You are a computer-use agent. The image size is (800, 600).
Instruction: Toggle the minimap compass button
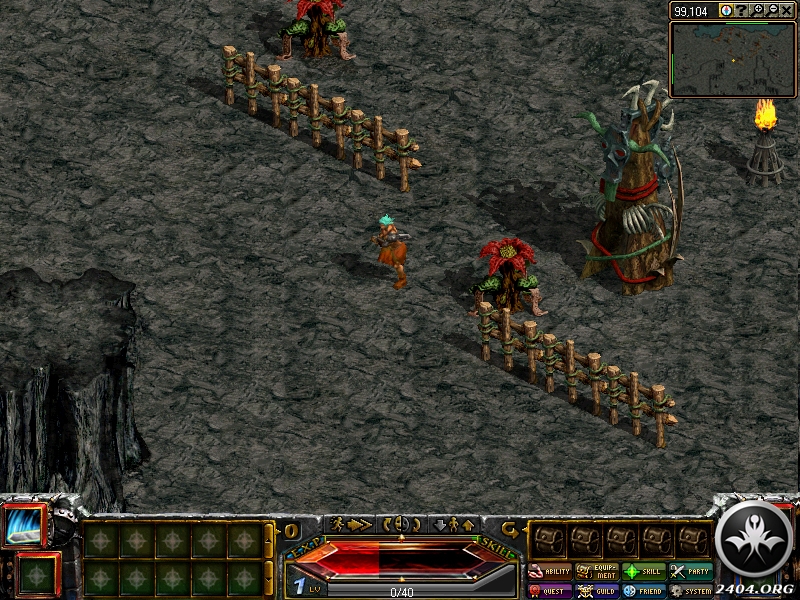coord(726,10)
